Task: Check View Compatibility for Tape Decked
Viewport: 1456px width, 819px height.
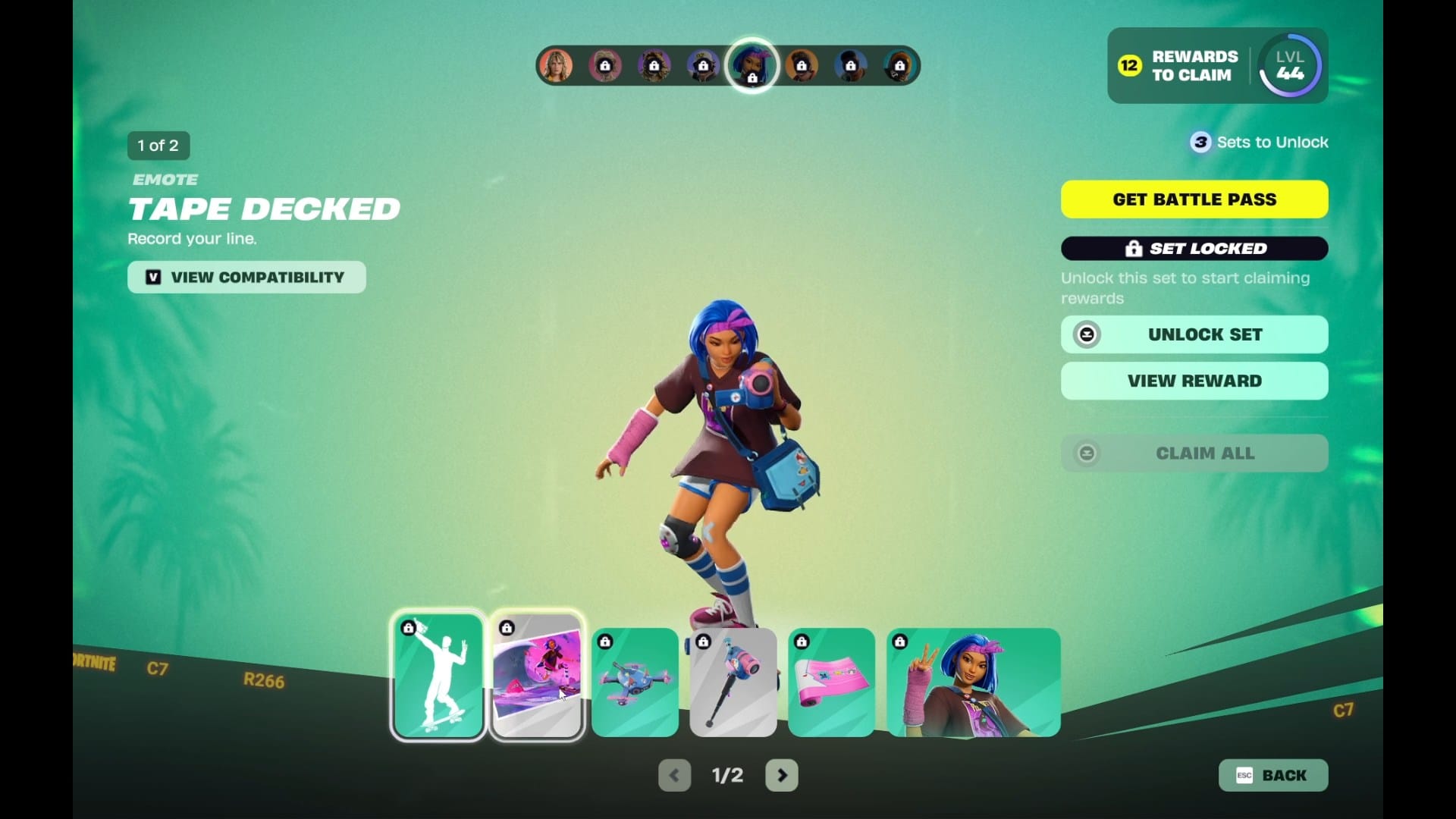Action: pos(246,278)
